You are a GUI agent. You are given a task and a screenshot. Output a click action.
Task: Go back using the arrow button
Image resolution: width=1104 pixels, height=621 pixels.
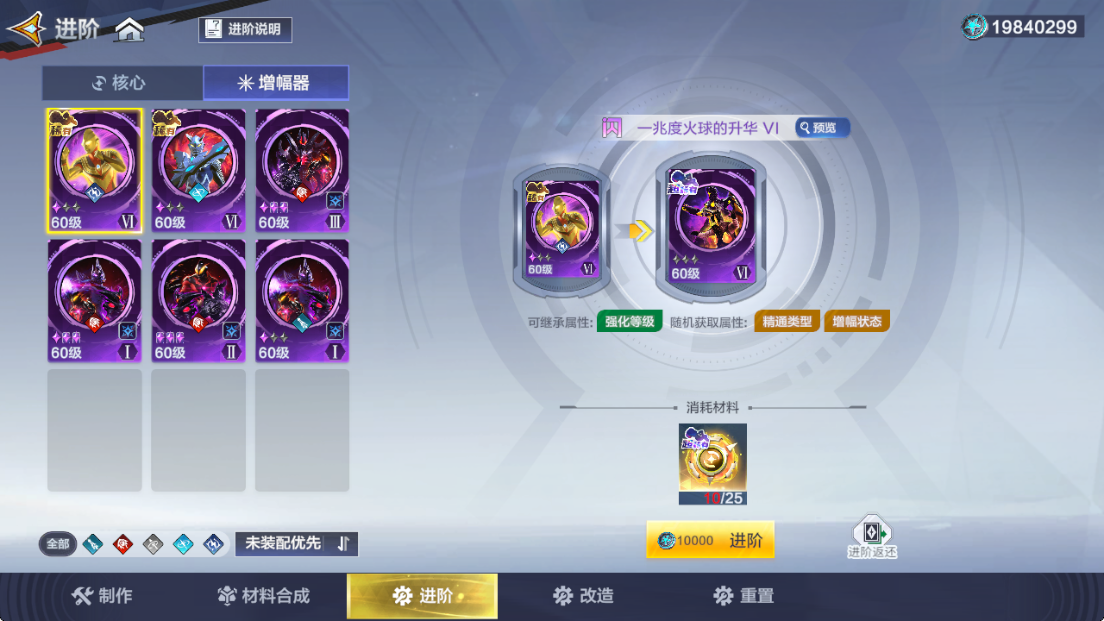tap(26, 29)
